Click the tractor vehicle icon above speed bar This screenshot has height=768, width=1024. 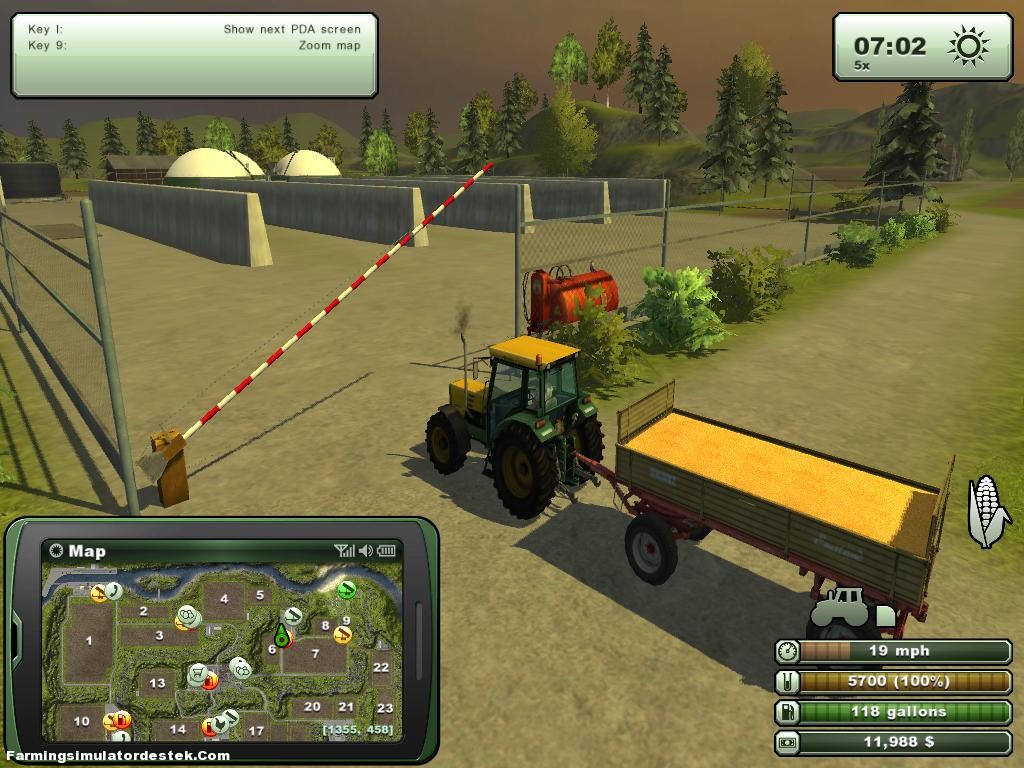click(x=838, y=607)
